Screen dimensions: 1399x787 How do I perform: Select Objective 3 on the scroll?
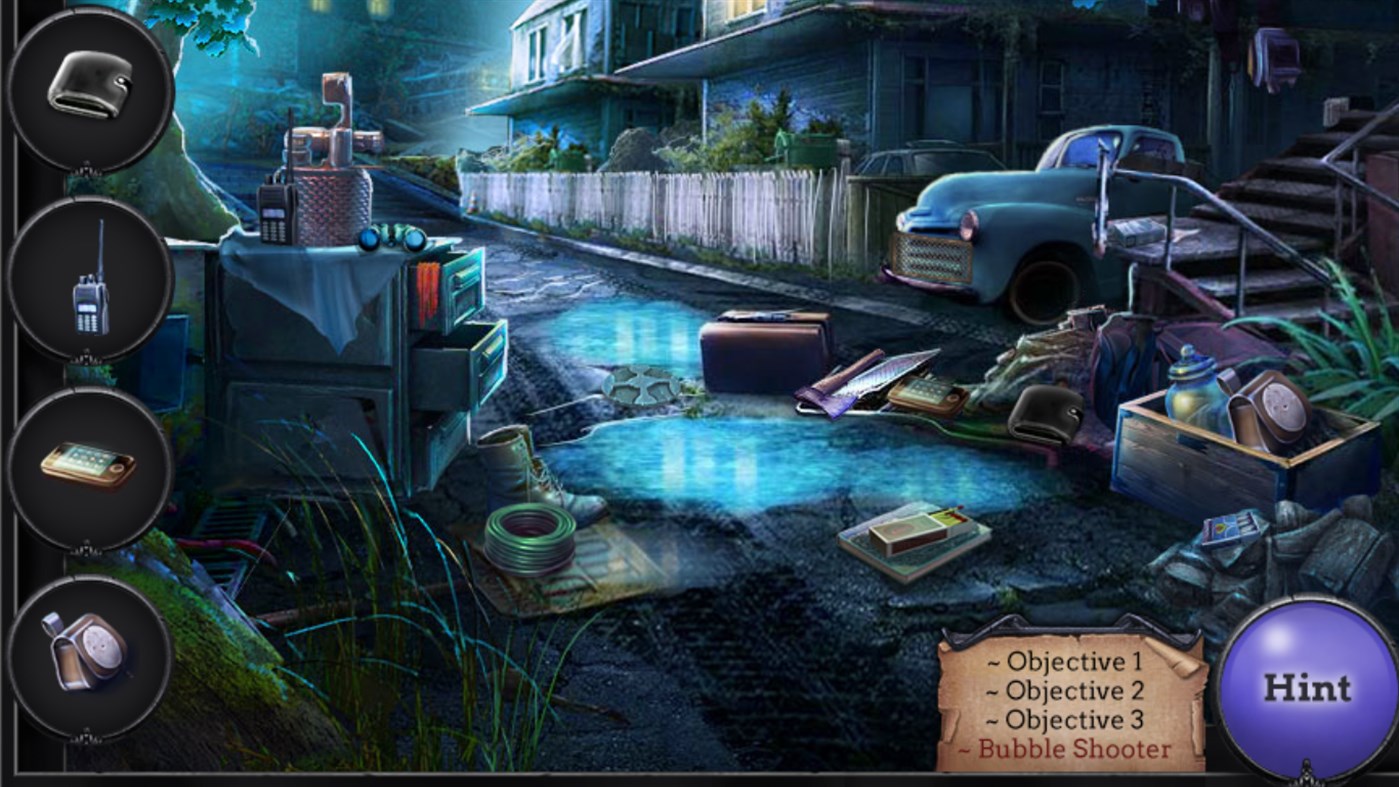pos(1063,718)
